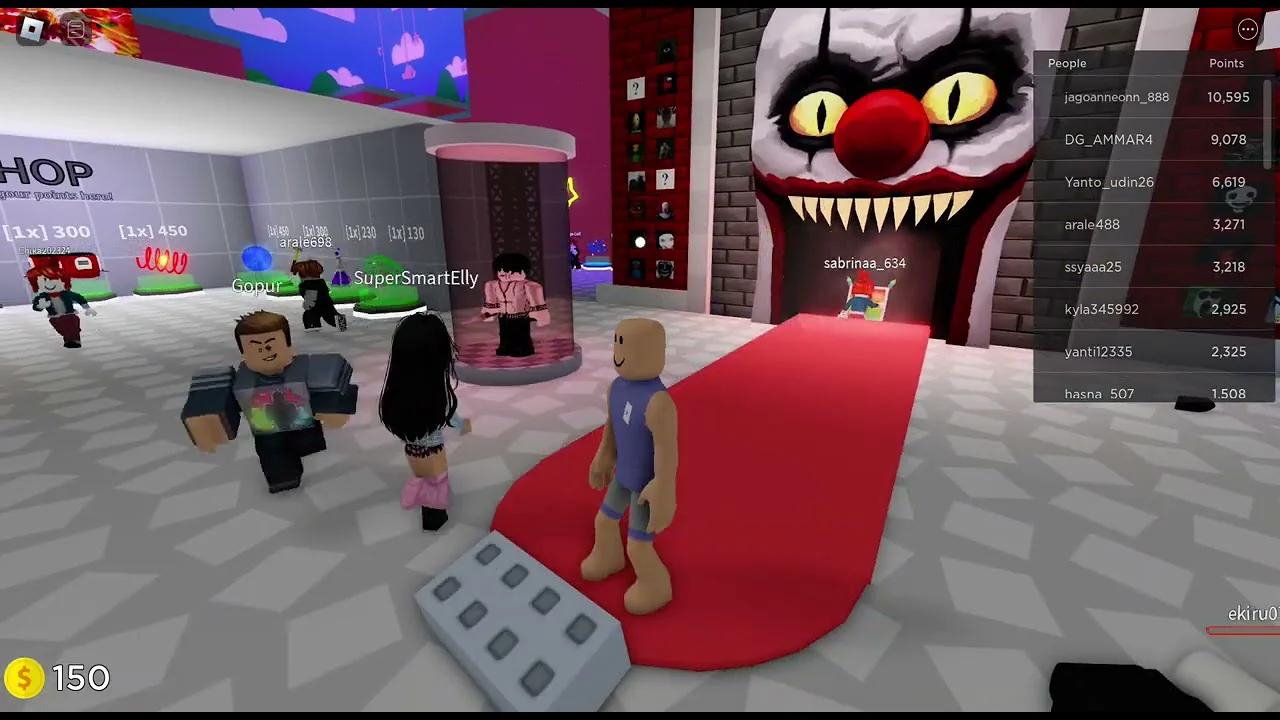
Task: Click sabrinaa_634's player nametag
Action: (x=863, y=263)
